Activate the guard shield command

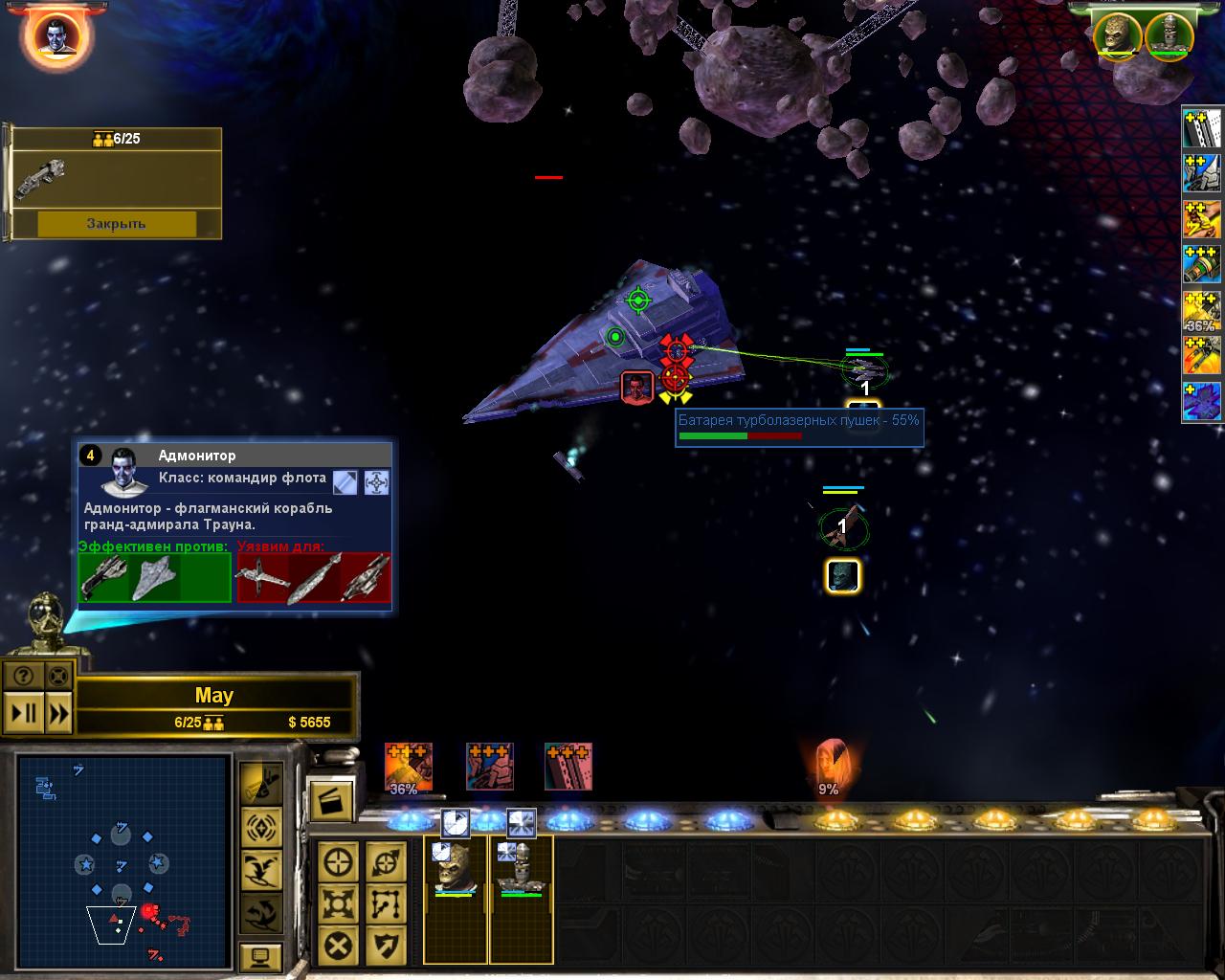point(386,946)
